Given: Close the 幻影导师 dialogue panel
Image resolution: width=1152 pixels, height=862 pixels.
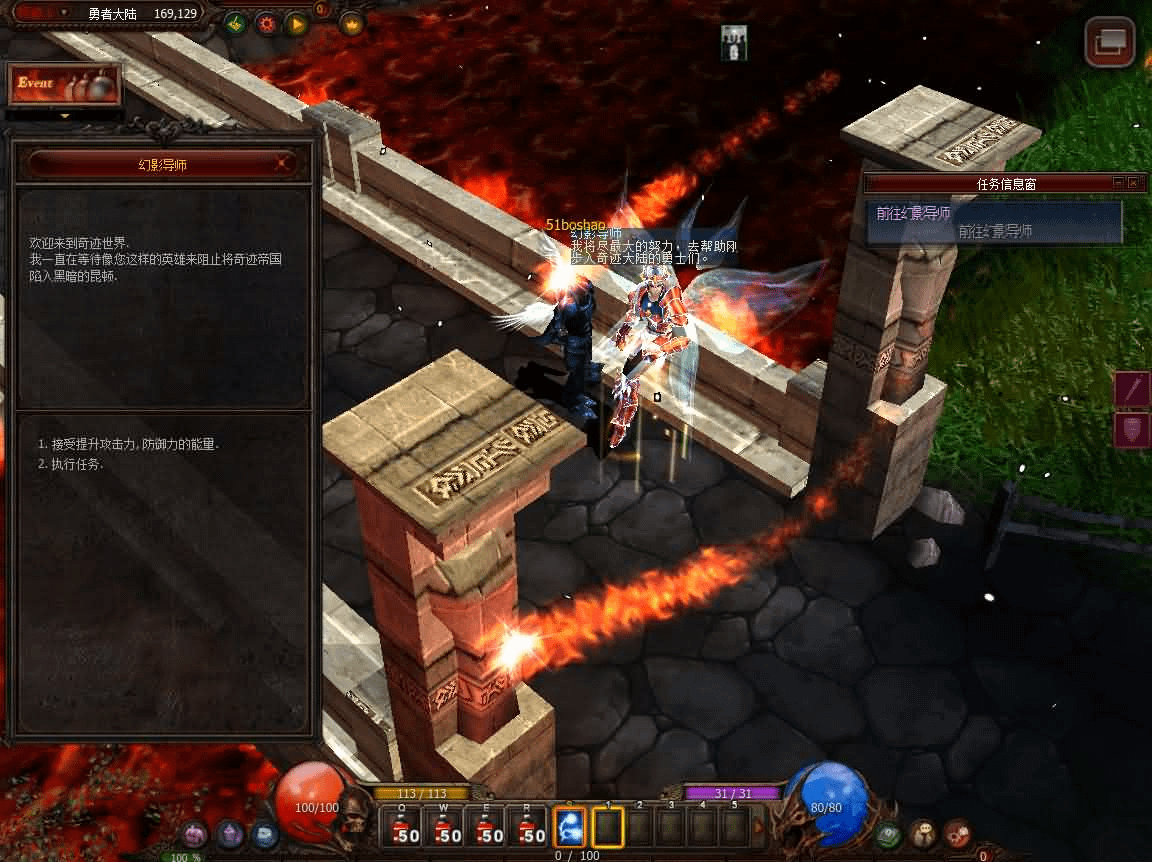Looking at the screenshot, I should 285,163.
